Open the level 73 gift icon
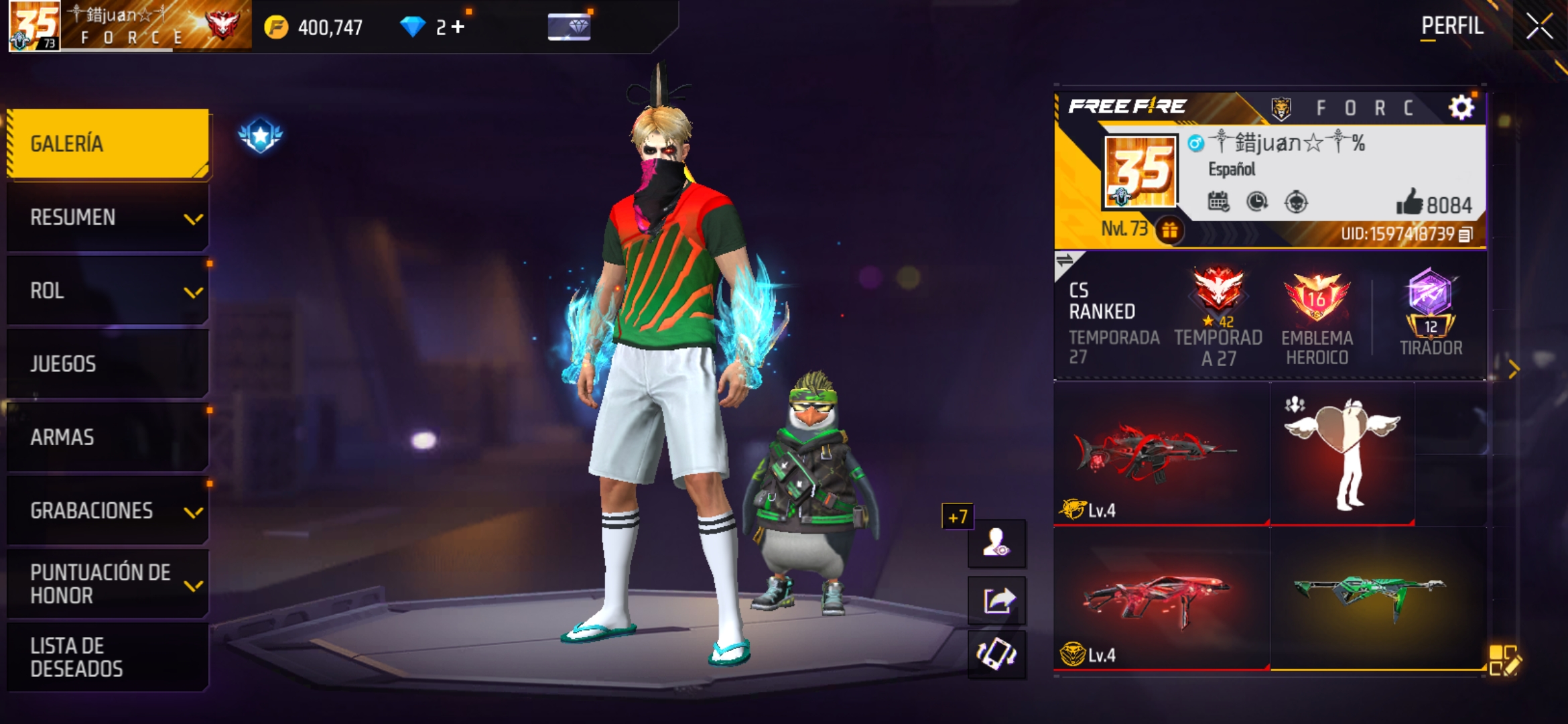Viewport: 1568px width, 724px height. click(1170, 231)
